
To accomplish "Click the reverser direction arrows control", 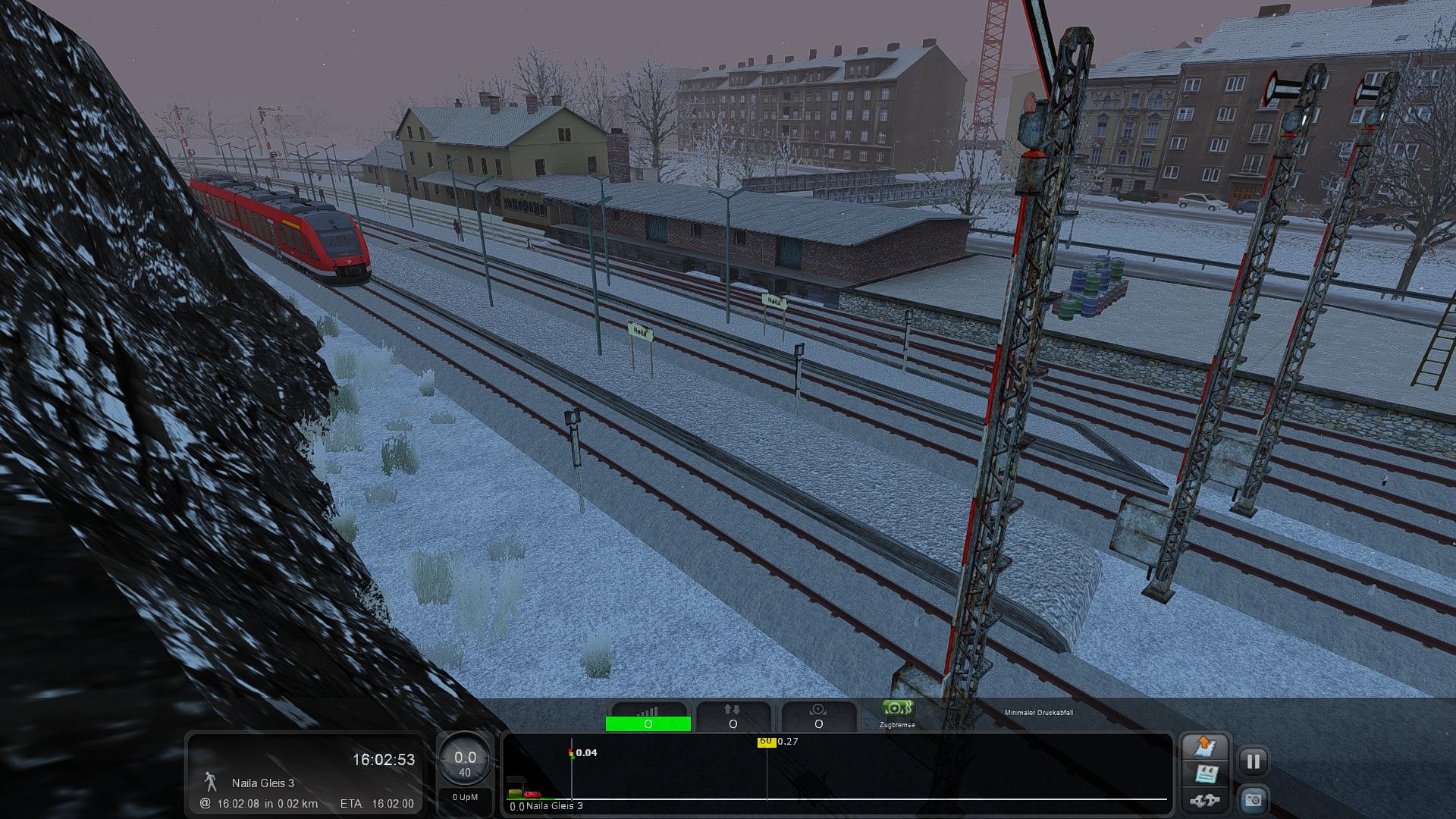I will pyautogui.click(x=733, y=717).
